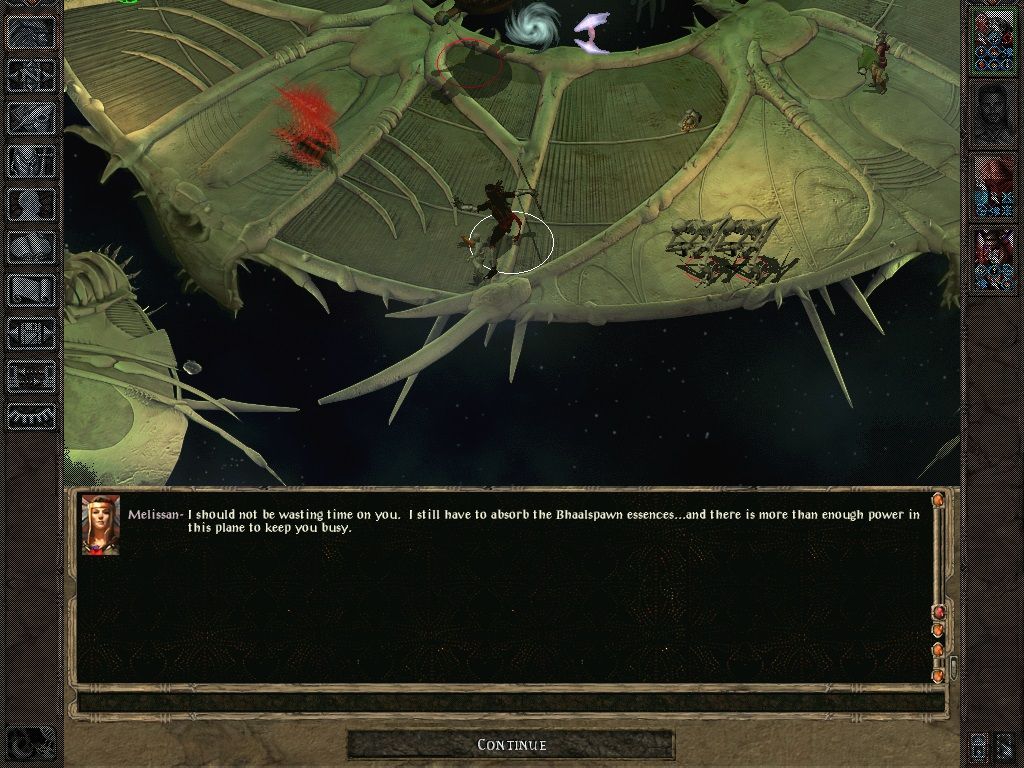Click the dialogue scrollbar's bottom arrow

click(938, 676)
